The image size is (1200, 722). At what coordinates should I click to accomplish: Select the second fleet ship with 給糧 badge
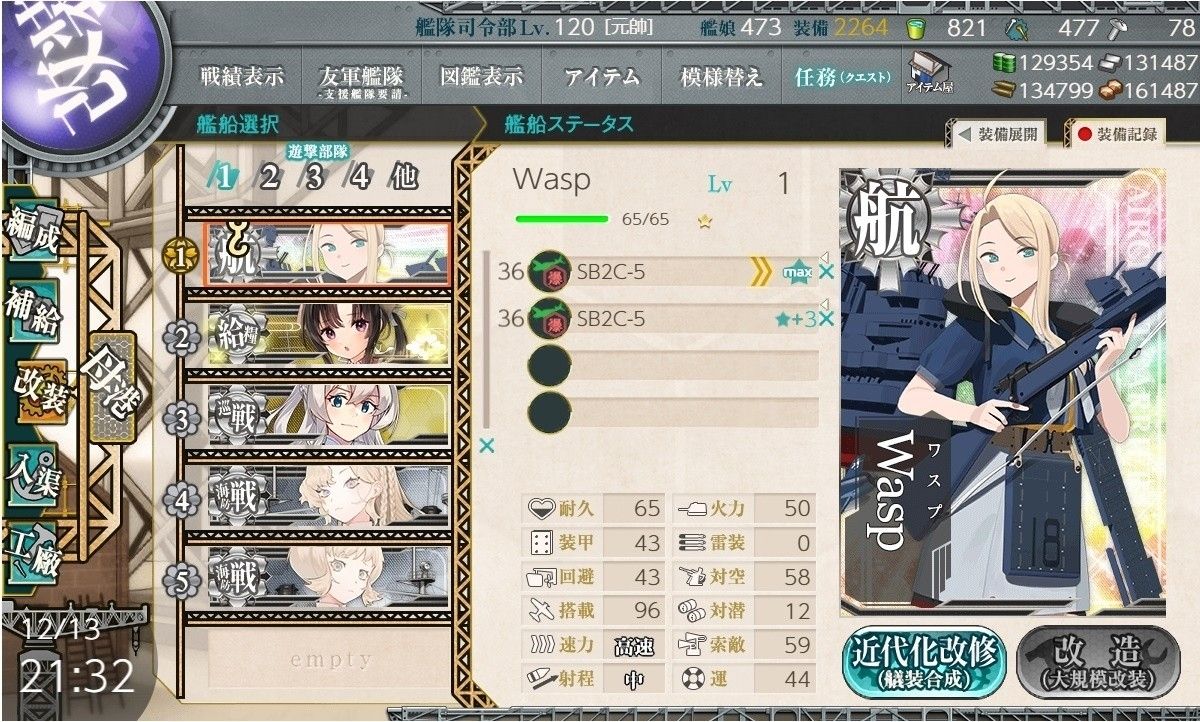(325, 338)
